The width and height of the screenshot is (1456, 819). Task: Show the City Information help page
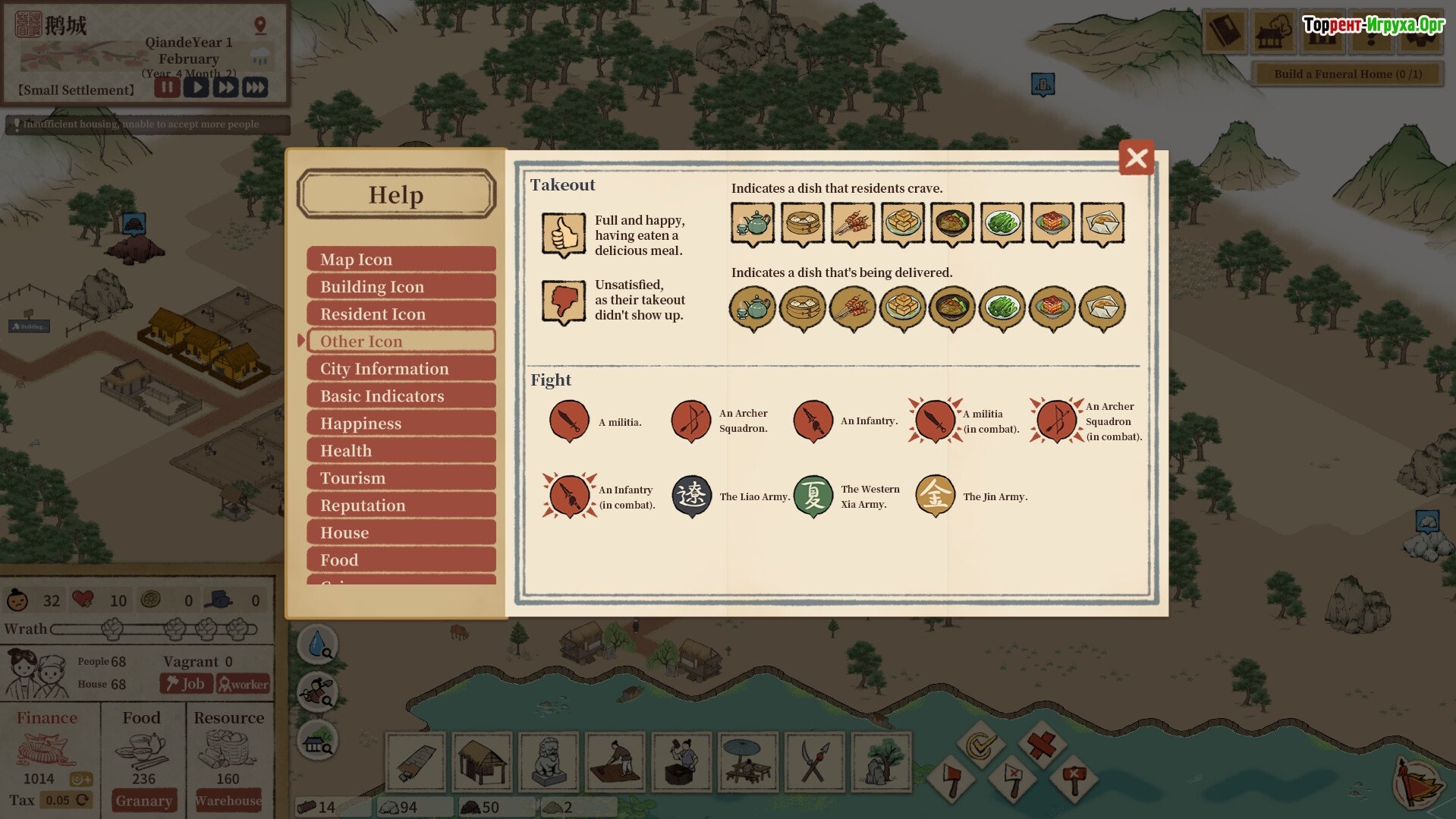[x=401, y=369]
